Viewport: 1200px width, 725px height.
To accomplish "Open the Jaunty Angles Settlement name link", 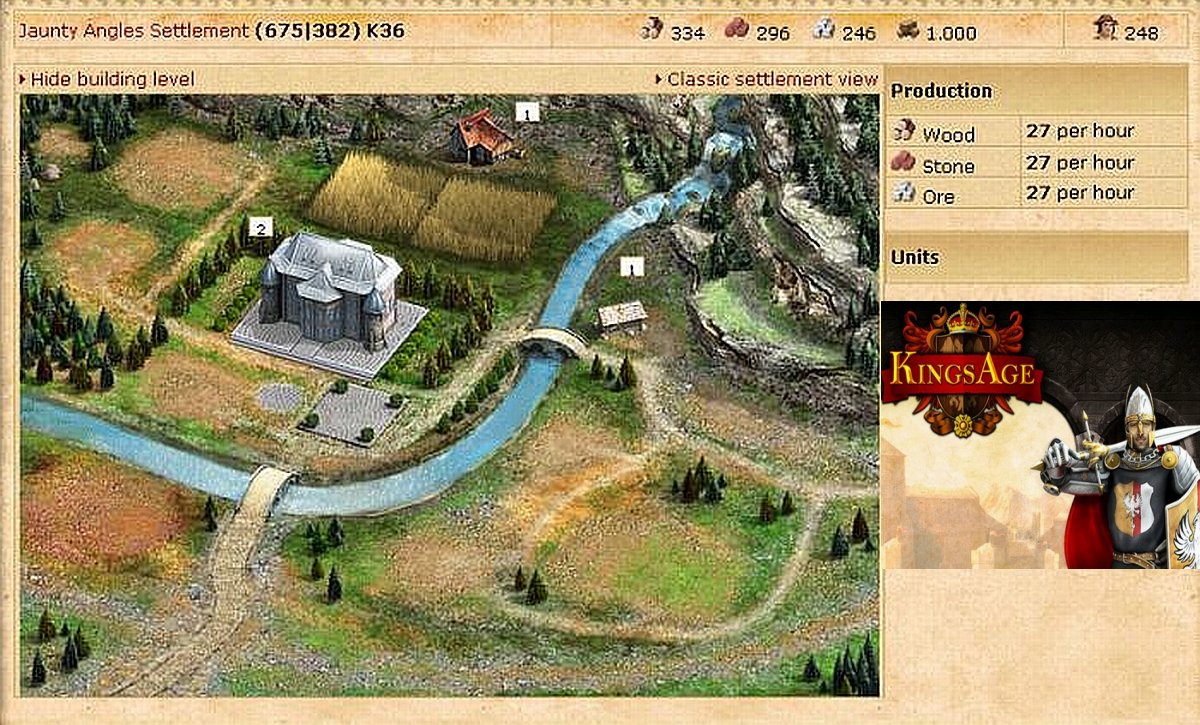I will 133,31.
